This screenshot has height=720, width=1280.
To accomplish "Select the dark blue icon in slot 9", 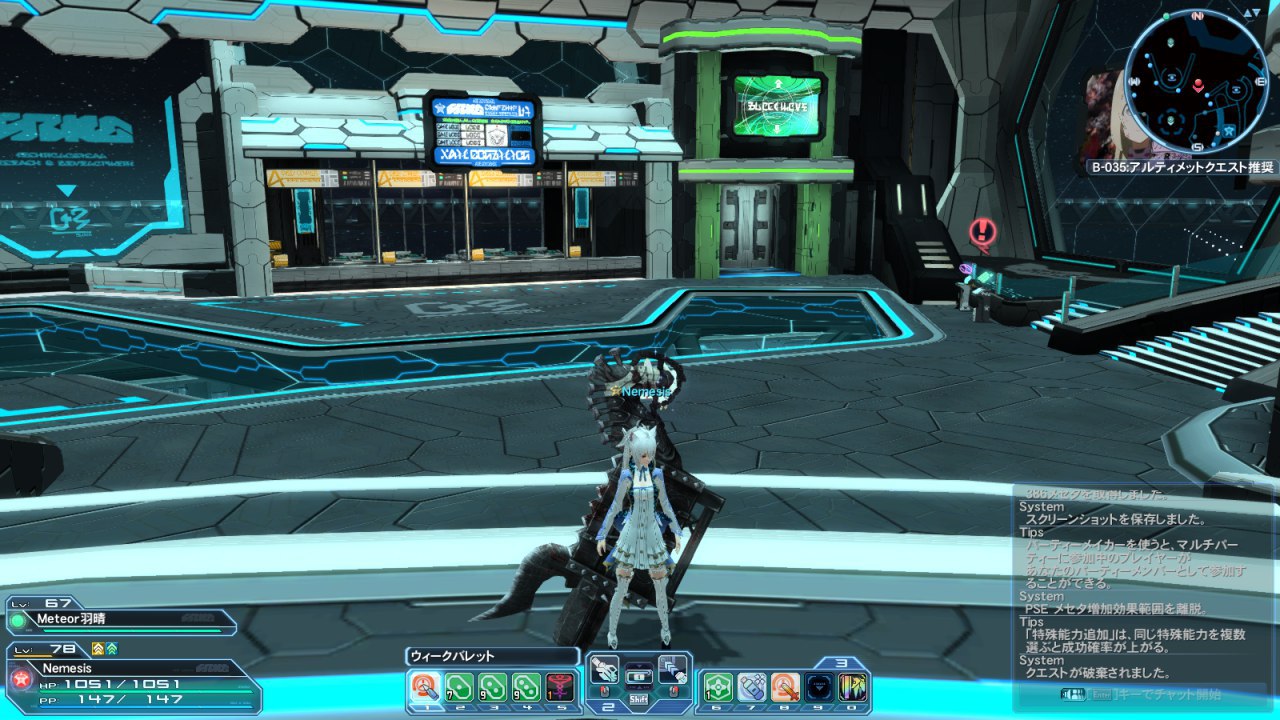I will click(x=819, y=687).
